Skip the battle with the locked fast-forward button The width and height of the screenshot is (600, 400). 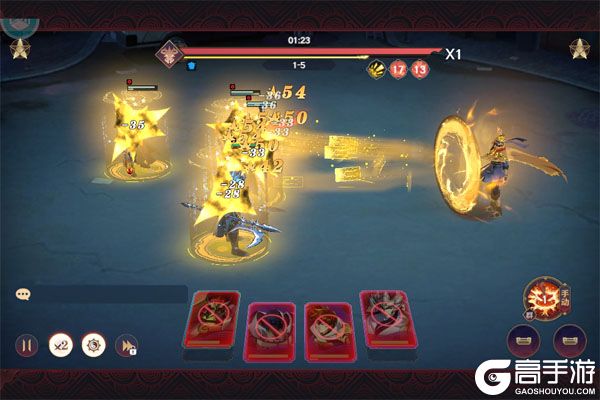click(127, 346)
